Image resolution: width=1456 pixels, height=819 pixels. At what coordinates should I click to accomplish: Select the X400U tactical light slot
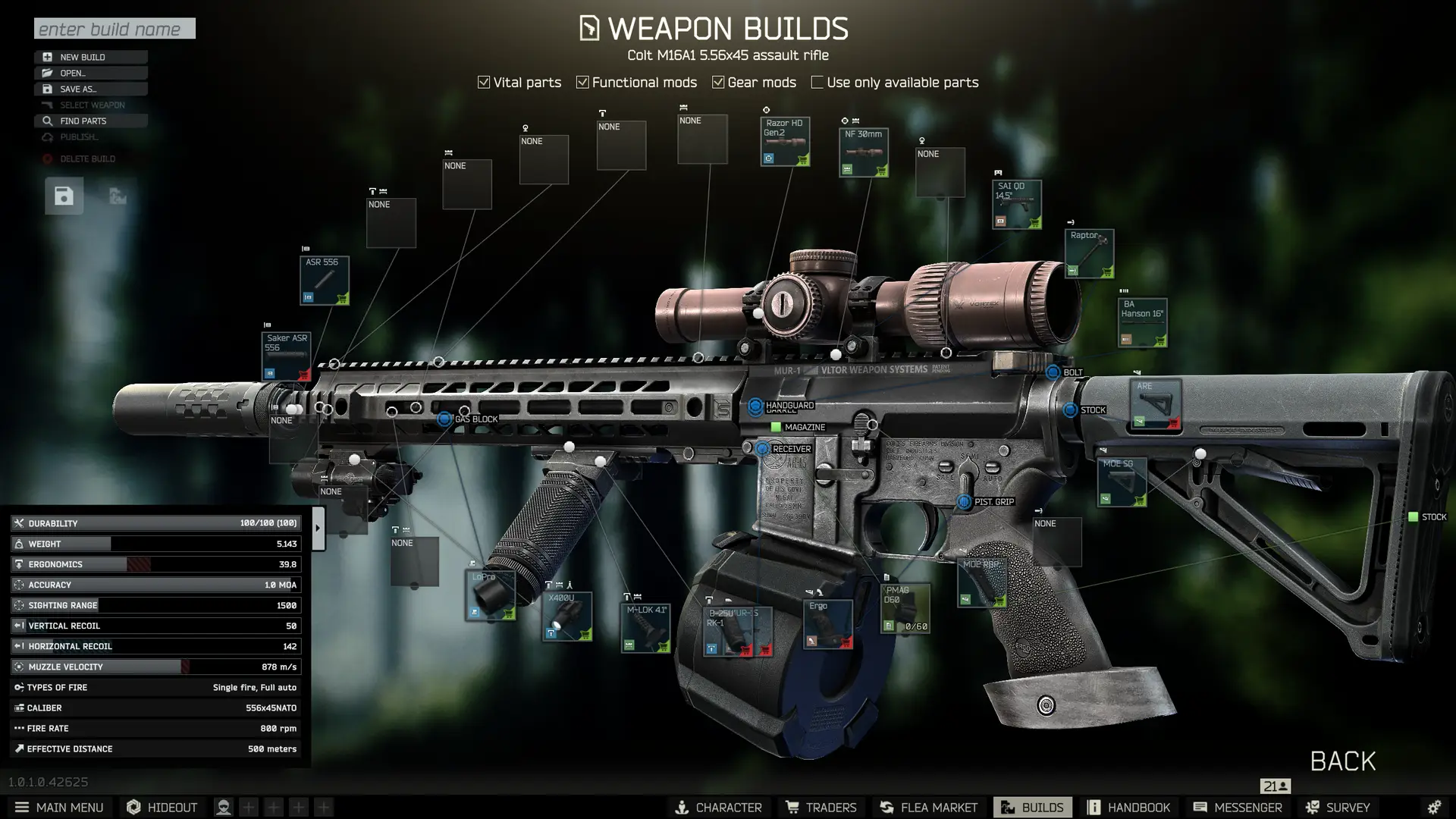pos(567,617)
